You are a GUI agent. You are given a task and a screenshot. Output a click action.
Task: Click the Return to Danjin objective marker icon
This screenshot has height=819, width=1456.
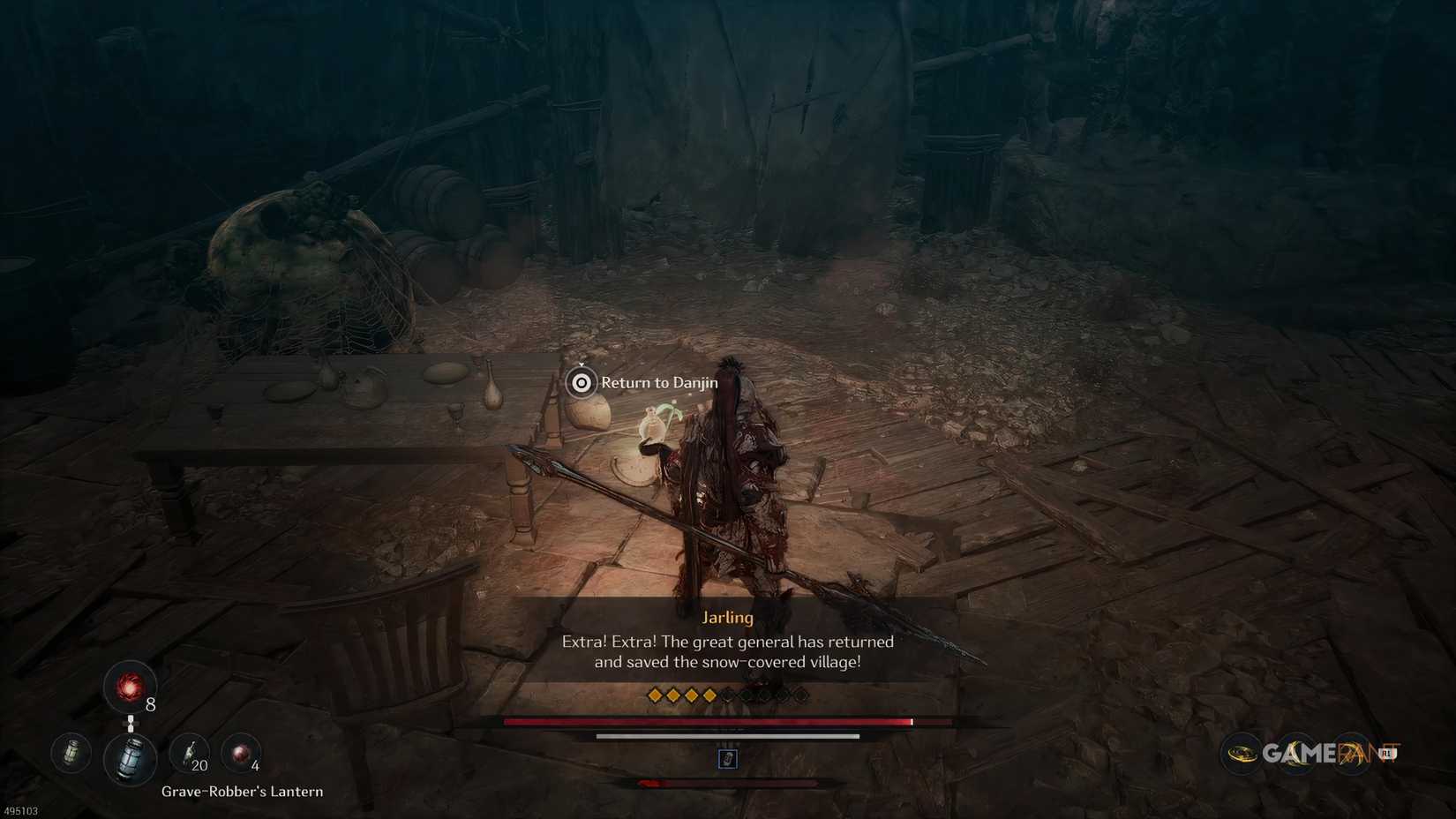pos(582,383)
